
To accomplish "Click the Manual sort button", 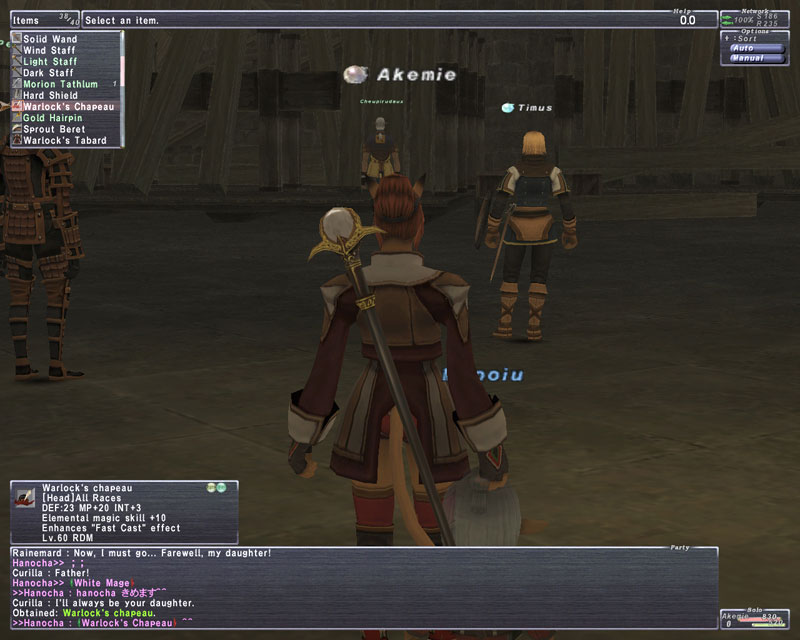I will pyautogui.click(x=746, y=58).
